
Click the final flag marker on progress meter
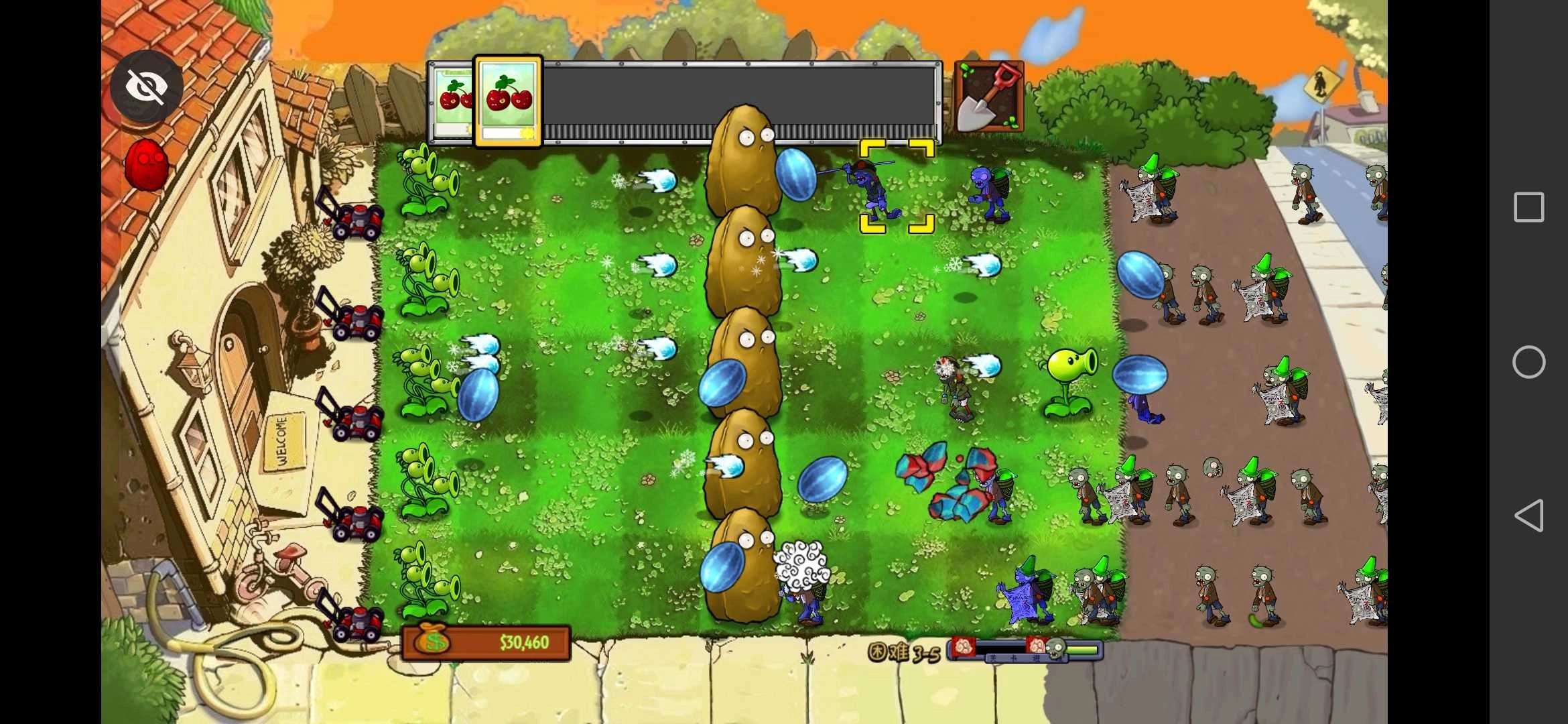(1037, 646)
